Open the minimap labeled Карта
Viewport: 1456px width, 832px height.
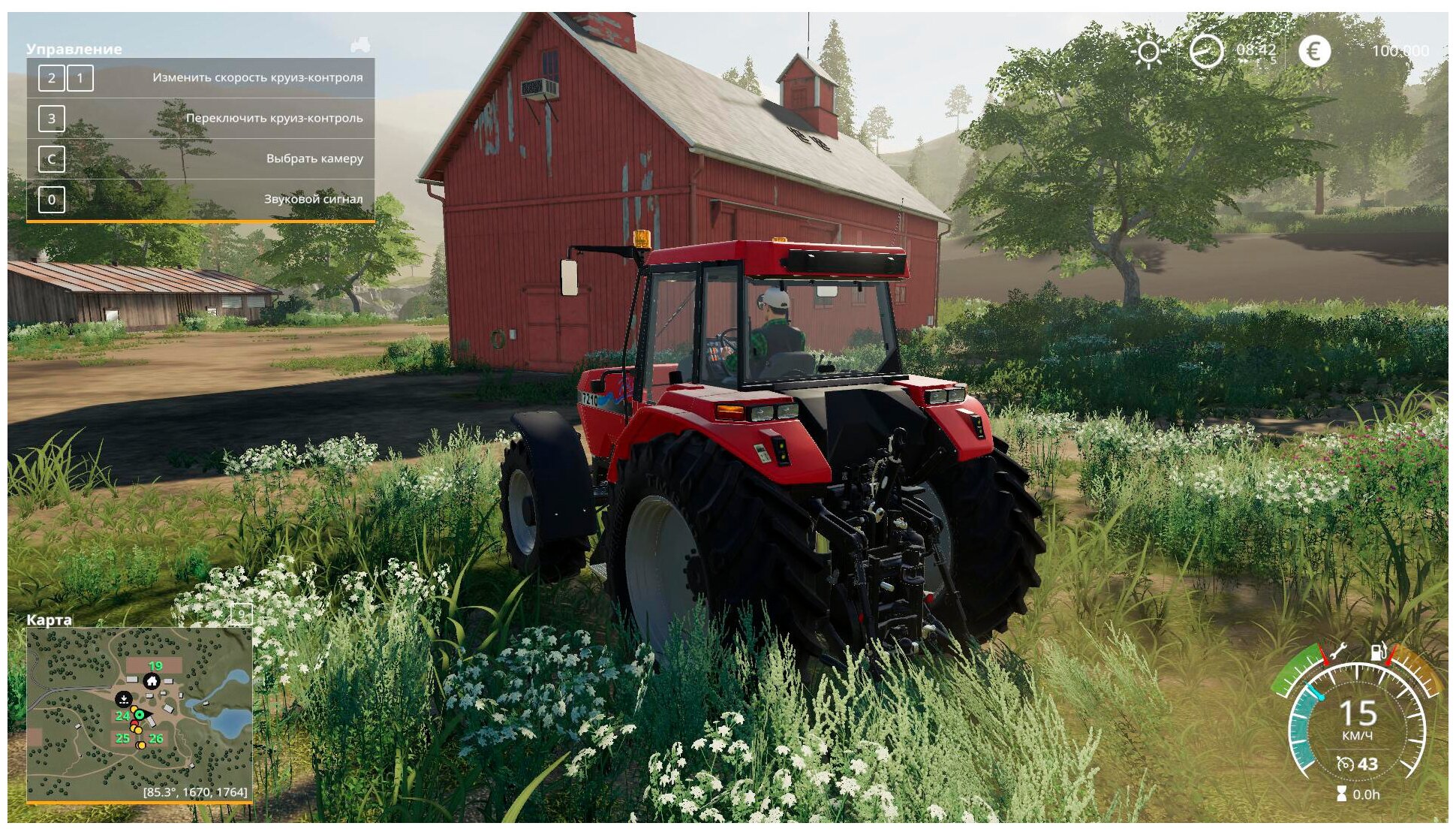tap(139, 714)
